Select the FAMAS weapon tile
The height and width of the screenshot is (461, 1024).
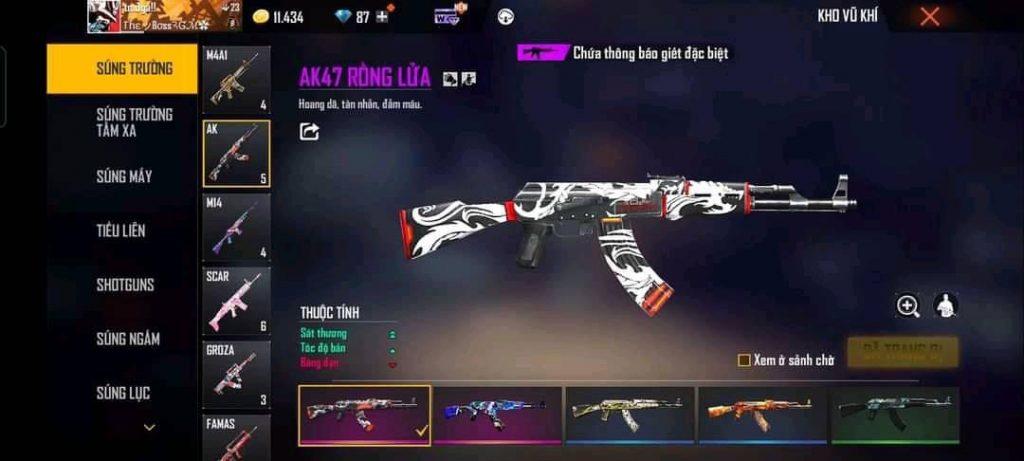pyautogui.click(x=236, y=438)
